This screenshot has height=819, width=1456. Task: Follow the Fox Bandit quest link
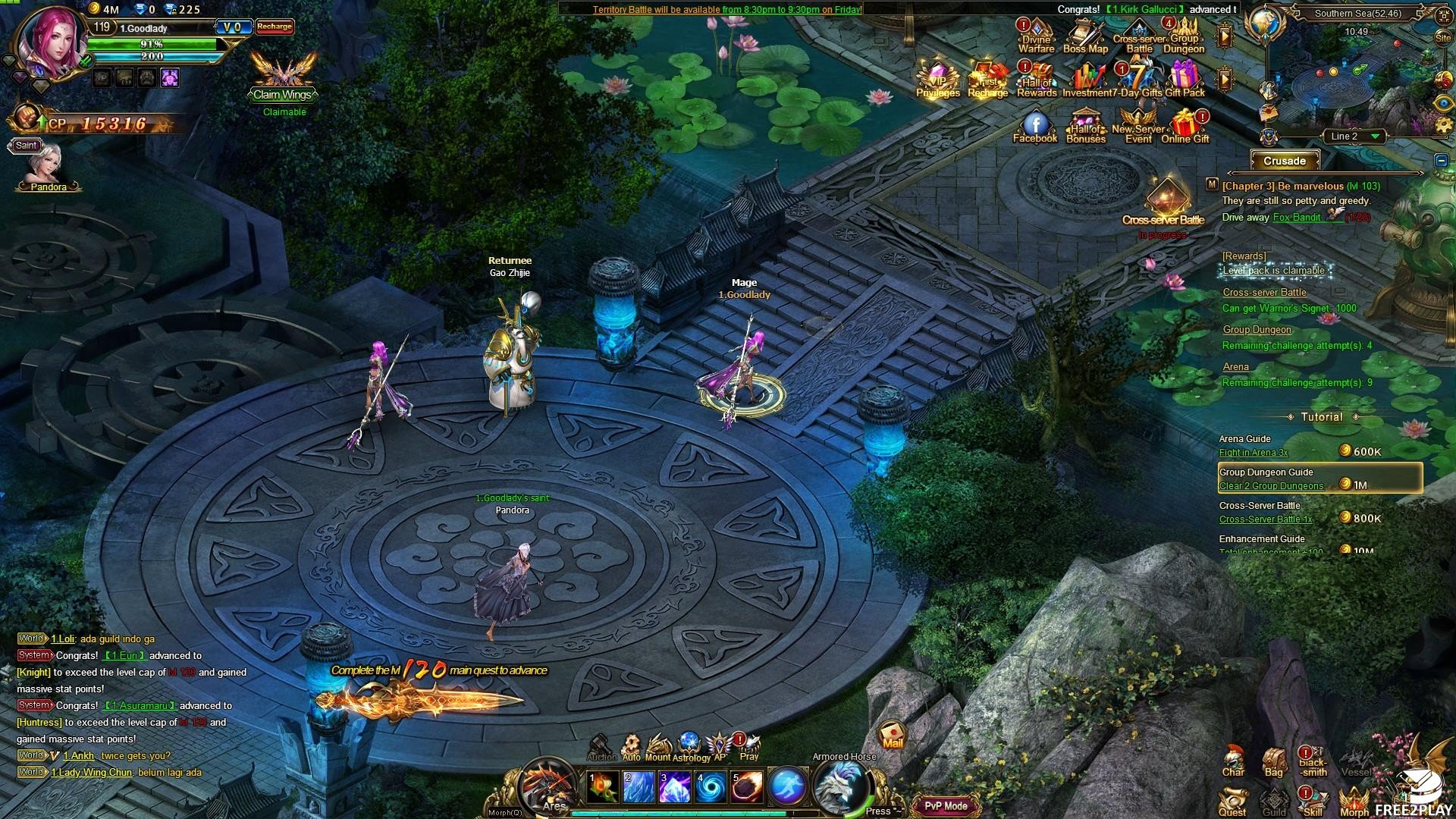tap(1297, 218)
